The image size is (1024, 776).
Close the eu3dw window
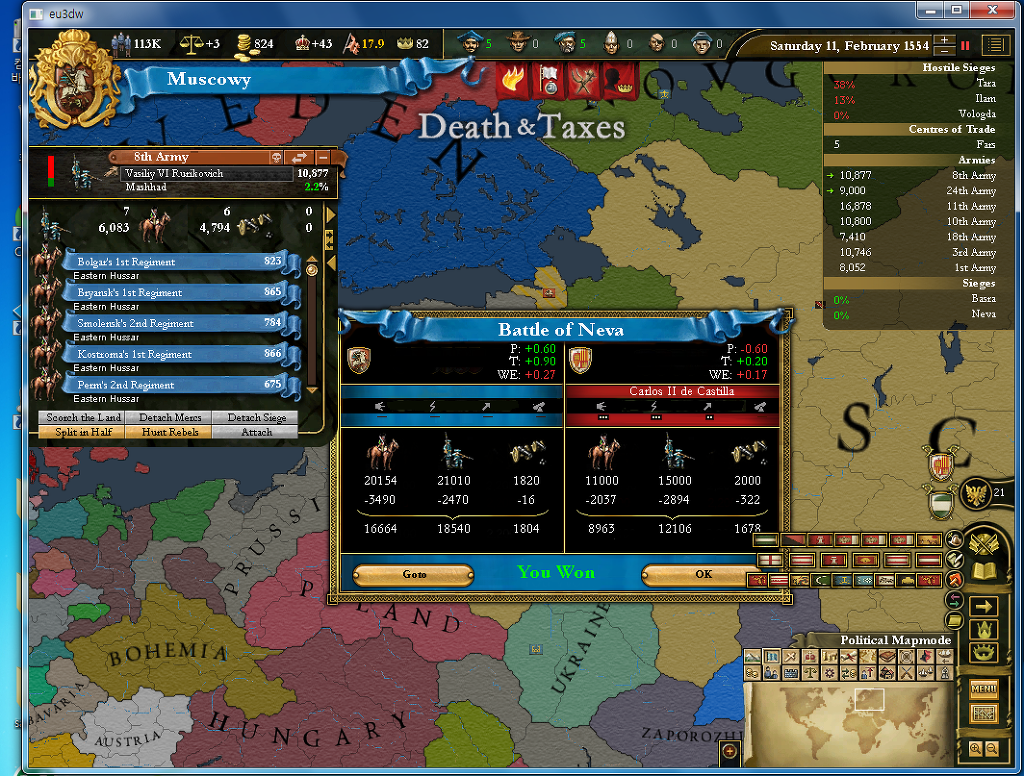990,10
